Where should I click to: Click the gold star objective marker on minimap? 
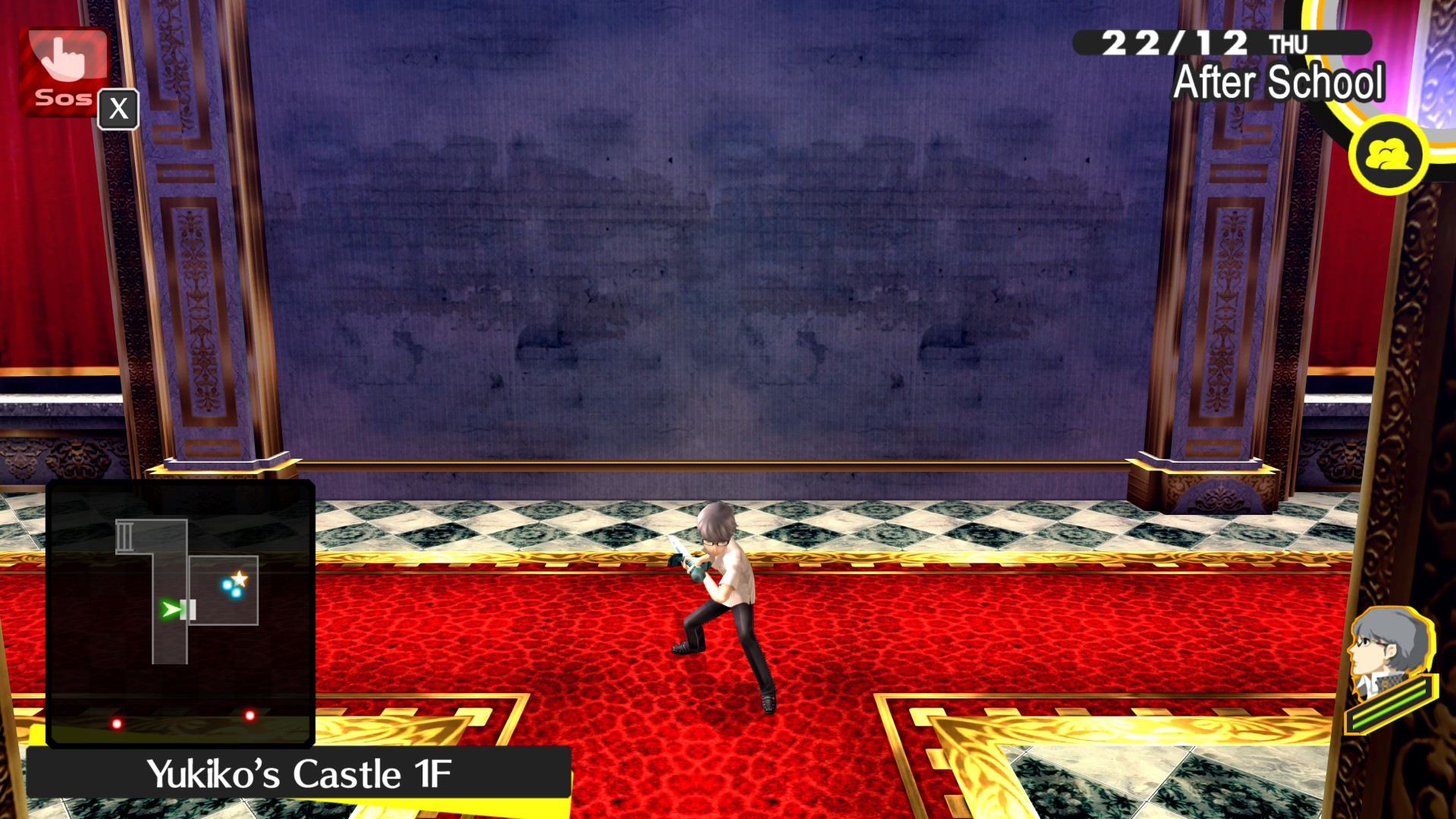coord(239,578)
